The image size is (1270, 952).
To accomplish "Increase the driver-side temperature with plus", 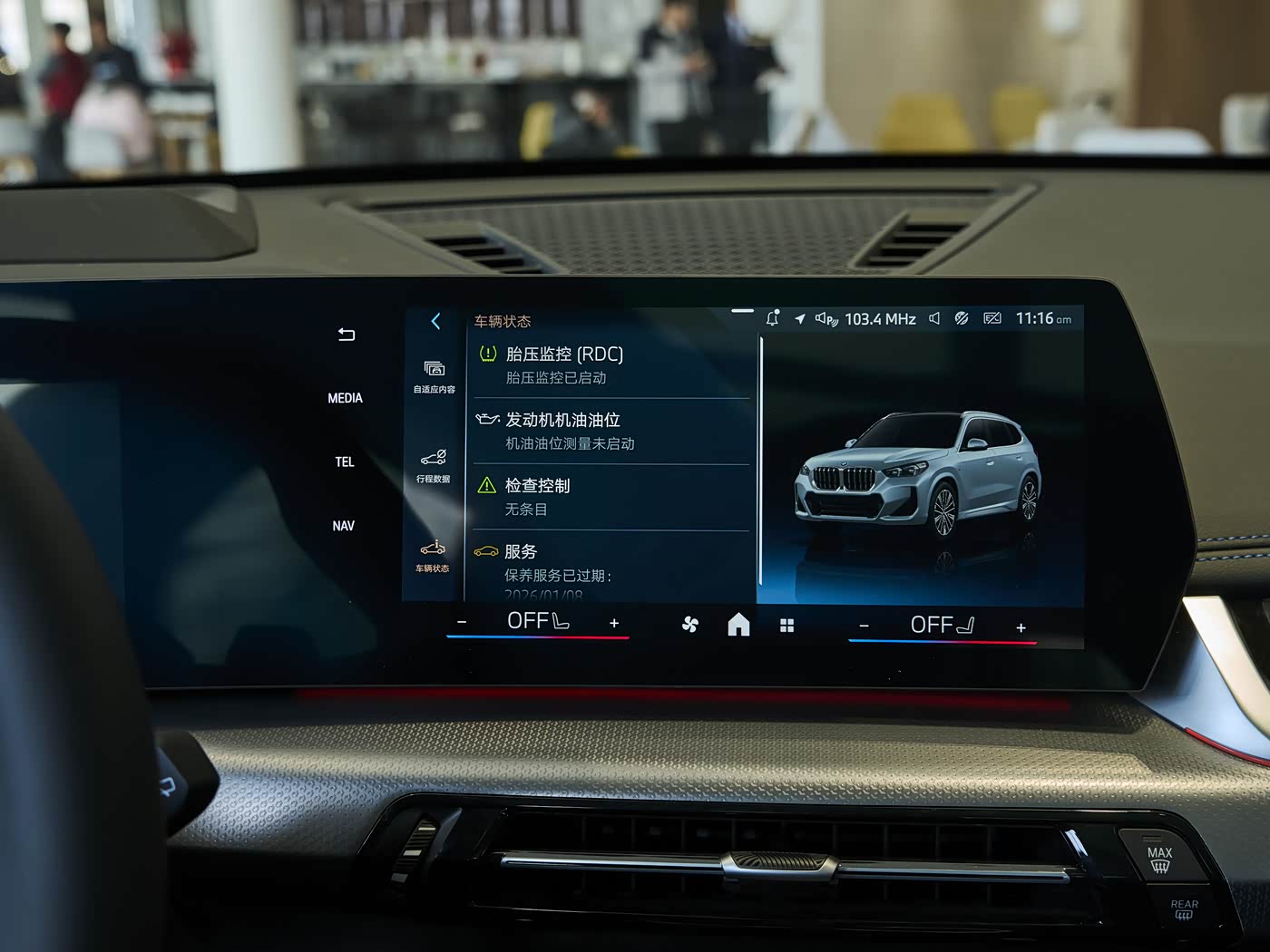I will click(614, 623).
